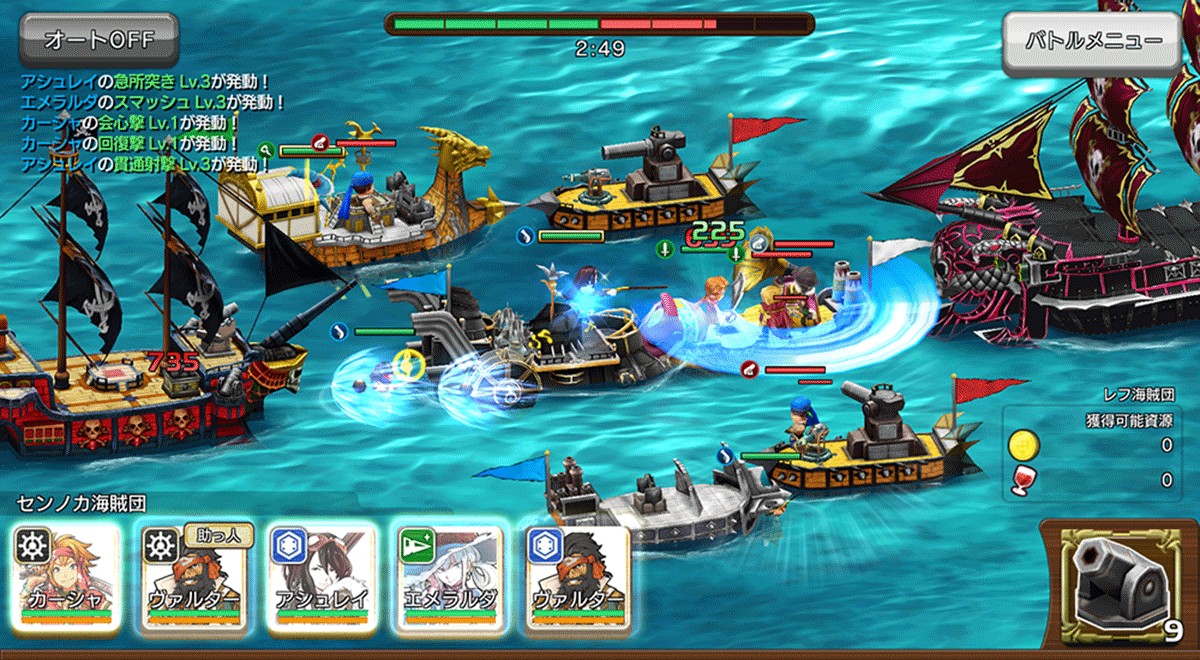Viewport: 1200px width, 660px height.
Task: Select the ヴァルター card with blue hexagon badge
Action: point(578,577)
